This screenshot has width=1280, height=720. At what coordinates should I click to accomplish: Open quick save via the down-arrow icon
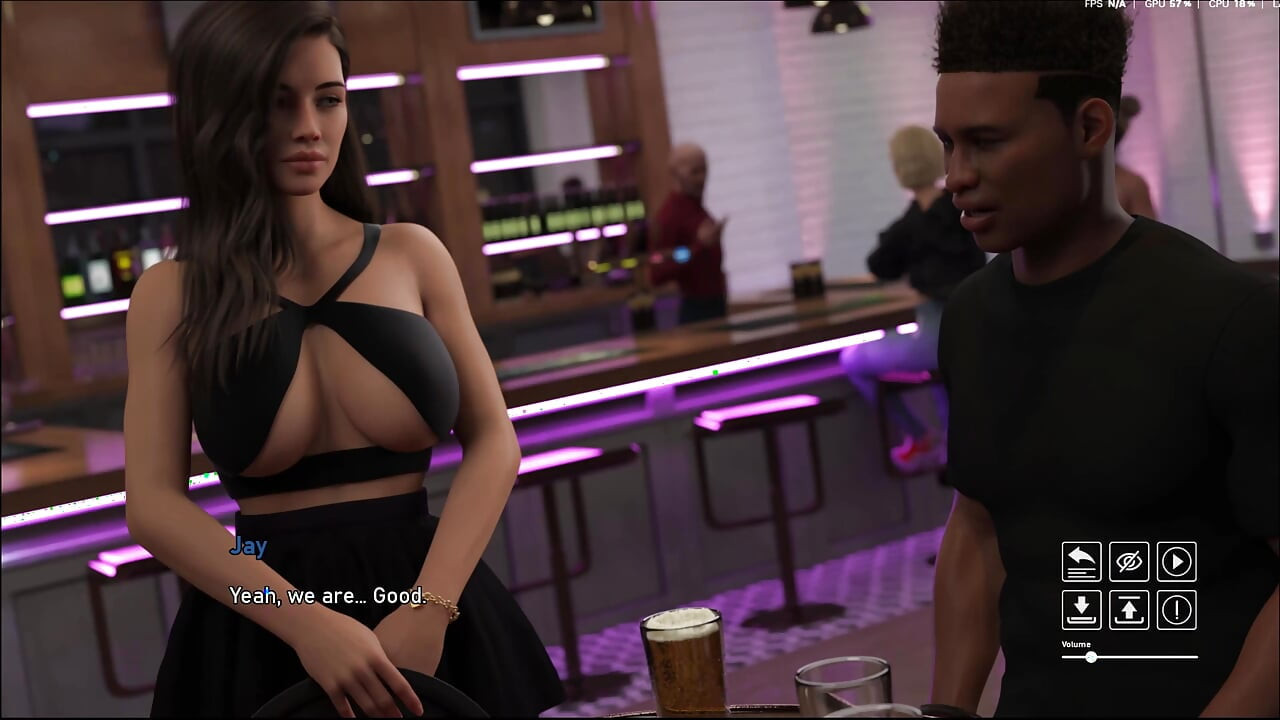coord(1081,610)
